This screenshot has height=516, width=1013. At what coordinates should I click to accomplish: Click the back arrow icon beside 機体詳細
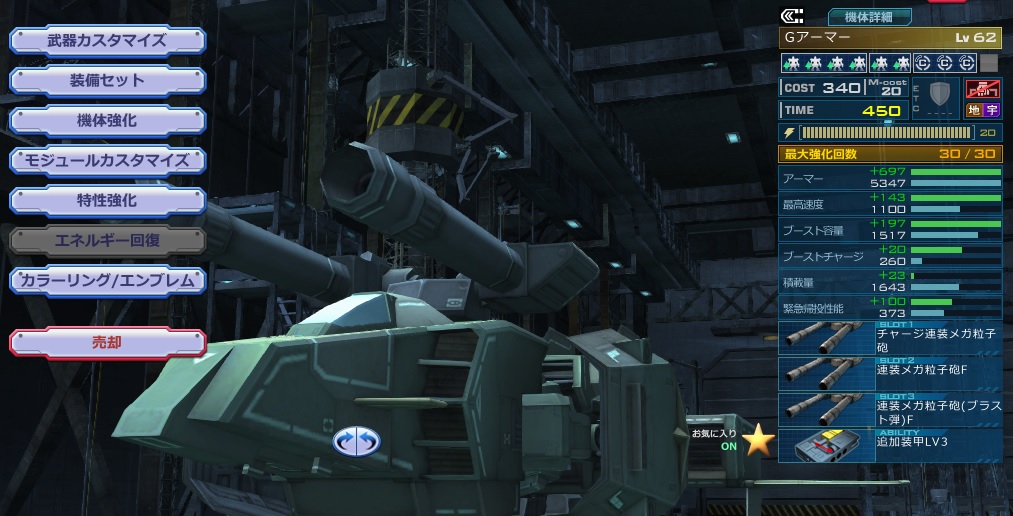pyautogui.click(x=792, y=16)
